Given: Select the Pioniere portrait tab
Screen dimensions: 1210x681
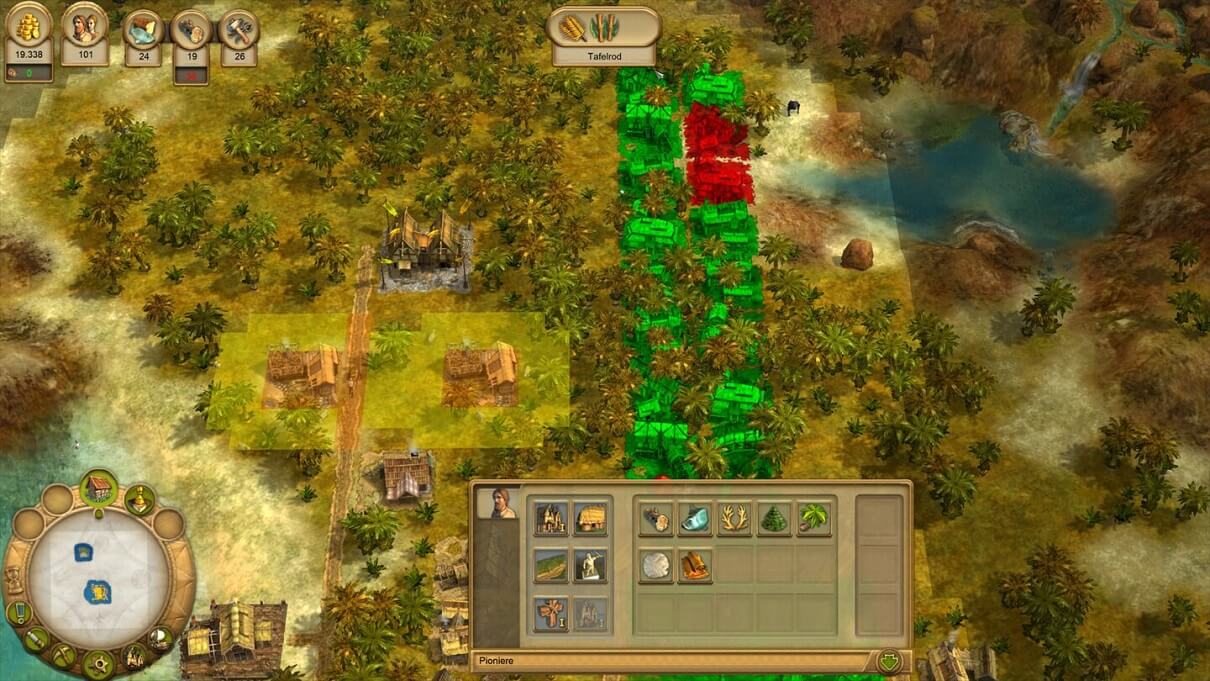Looking at the screenshot, I should point(497,503).
